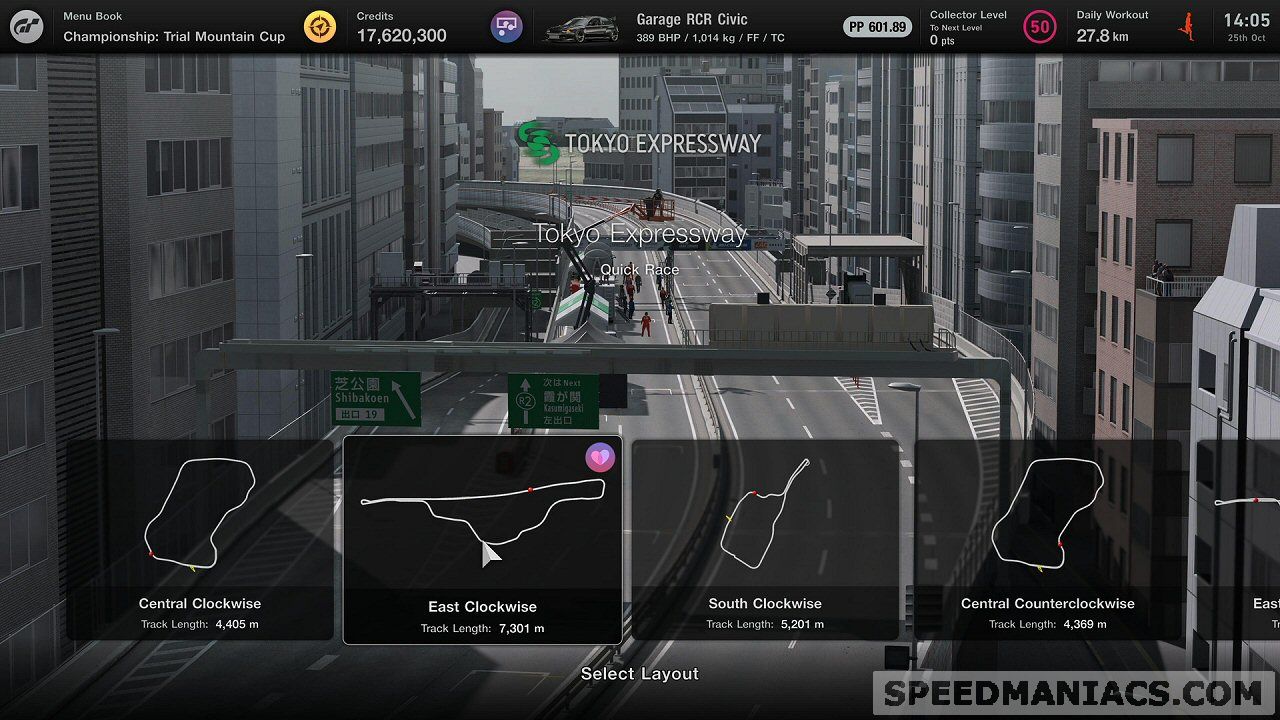Select the Central Counterclockwise layout
1280x720 pixels.
pos(1047,540)
